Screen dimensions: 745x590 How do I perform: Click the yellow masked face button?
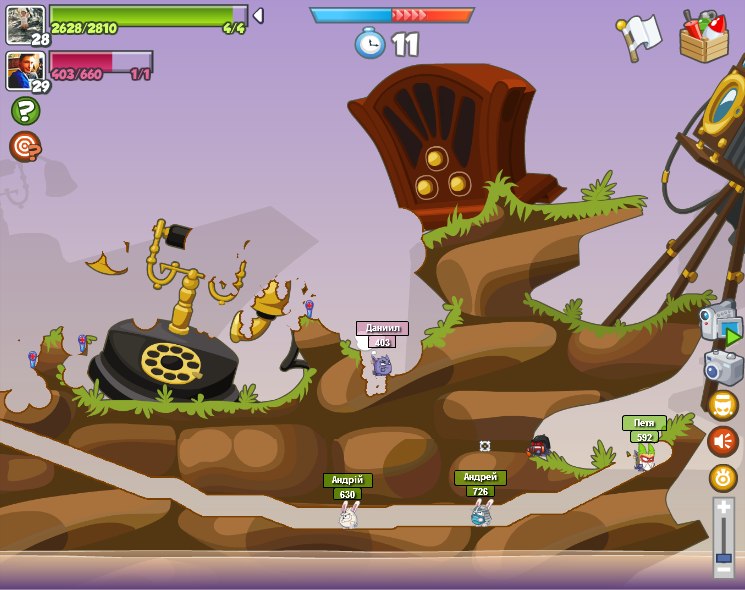pyautogui.click(x=723, y=405)
